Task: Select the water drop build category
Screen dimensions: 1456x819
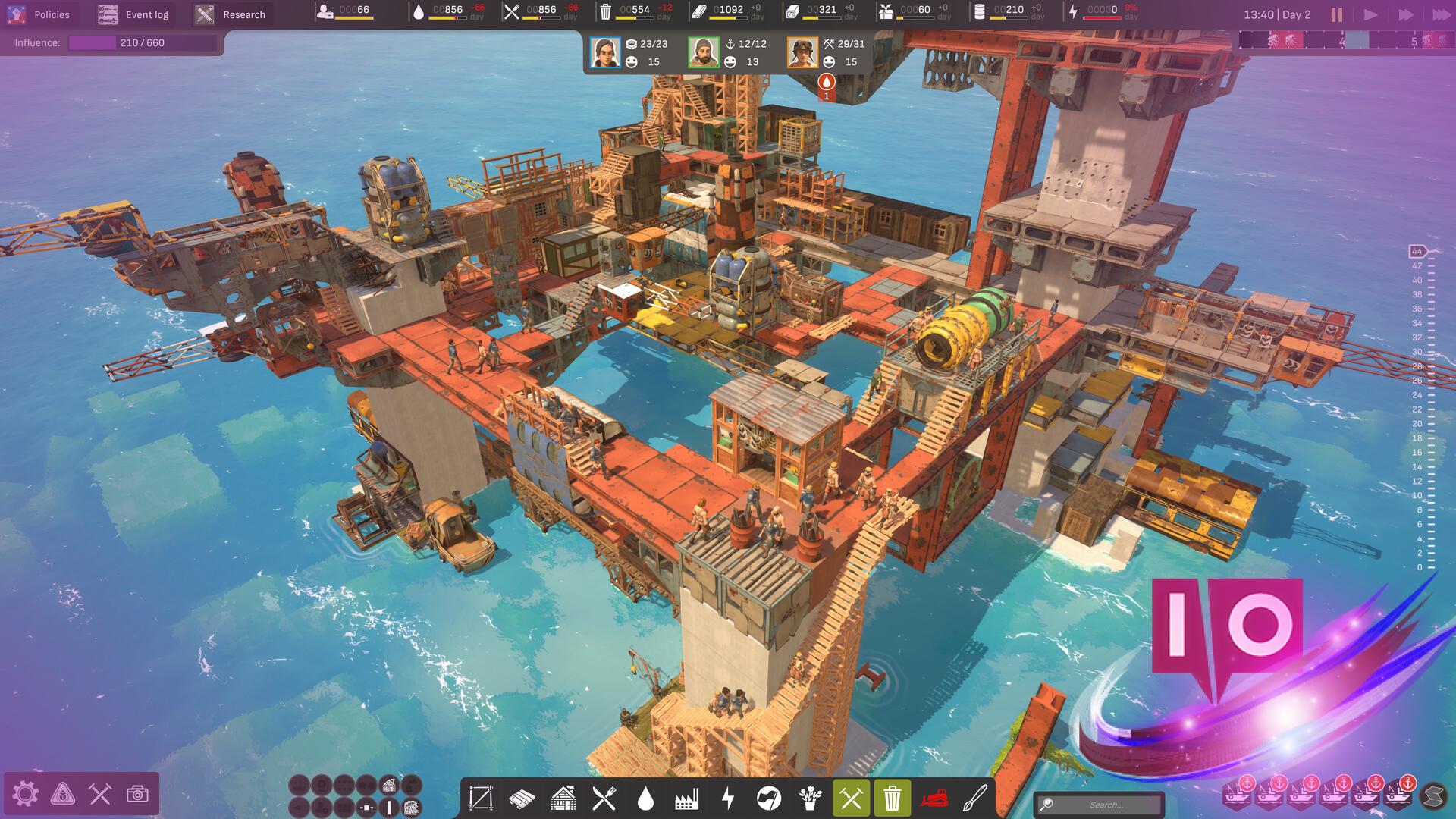Action: 645,798
